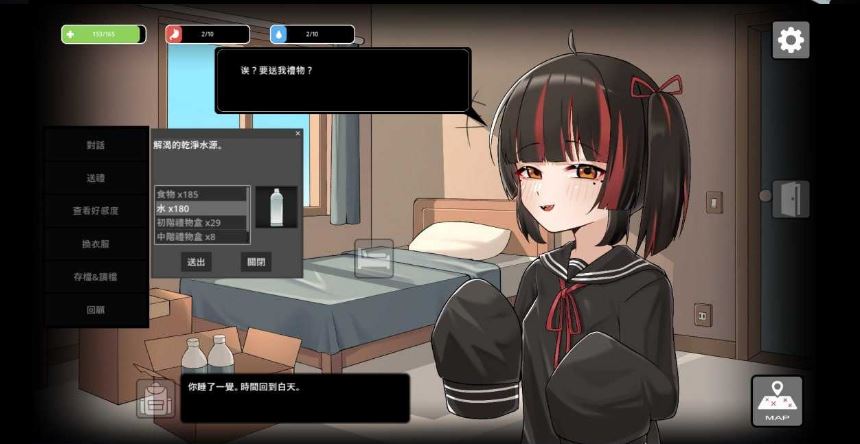Pick 中階禮物盒 x8 from the gift list
Image resolution: width=860 pixels, height=444 pixels.
[200, 237]
